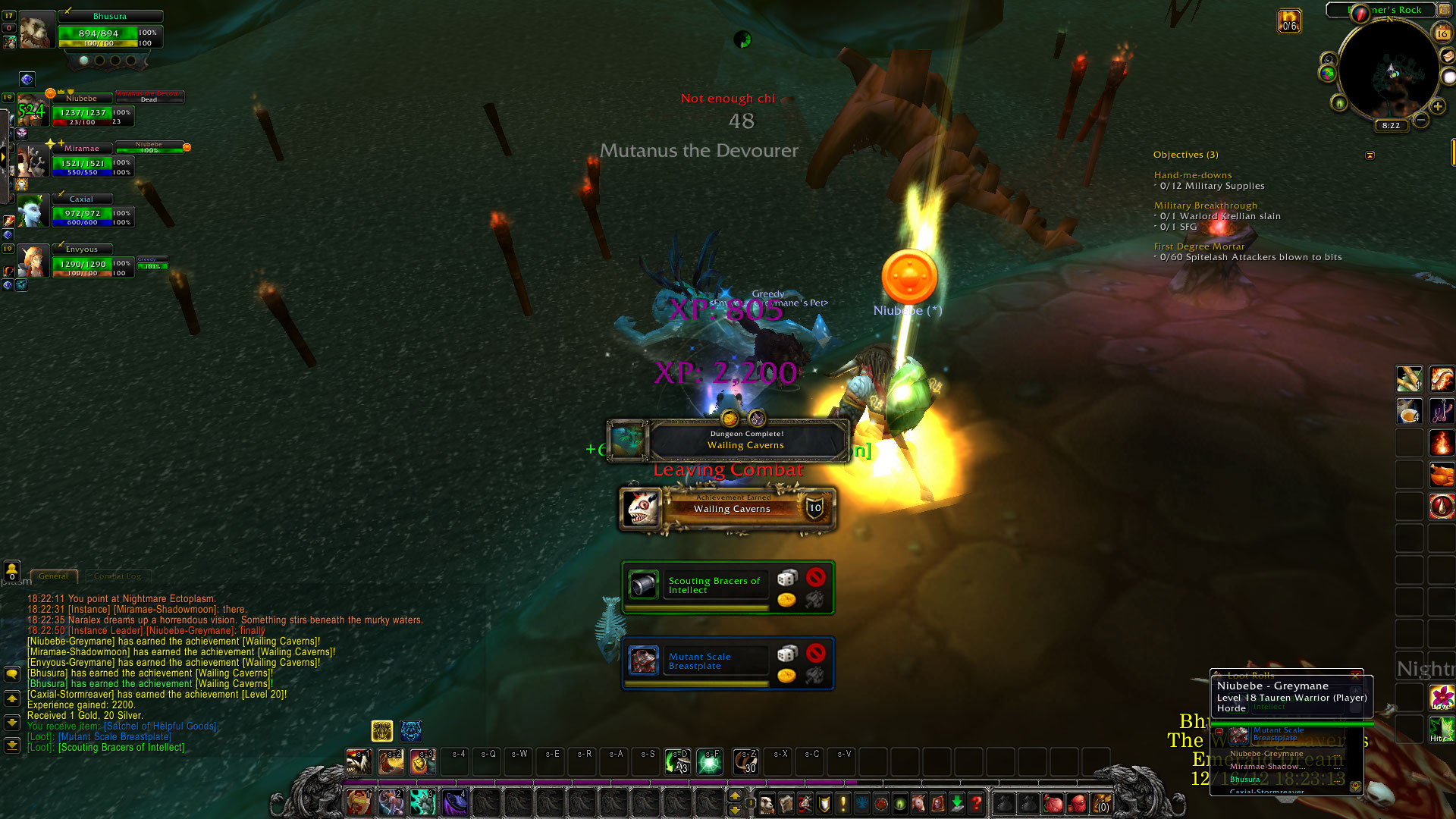Pass on Mutant Scale Breastplate
1456x819 pixels.
(x=816, y=653)
